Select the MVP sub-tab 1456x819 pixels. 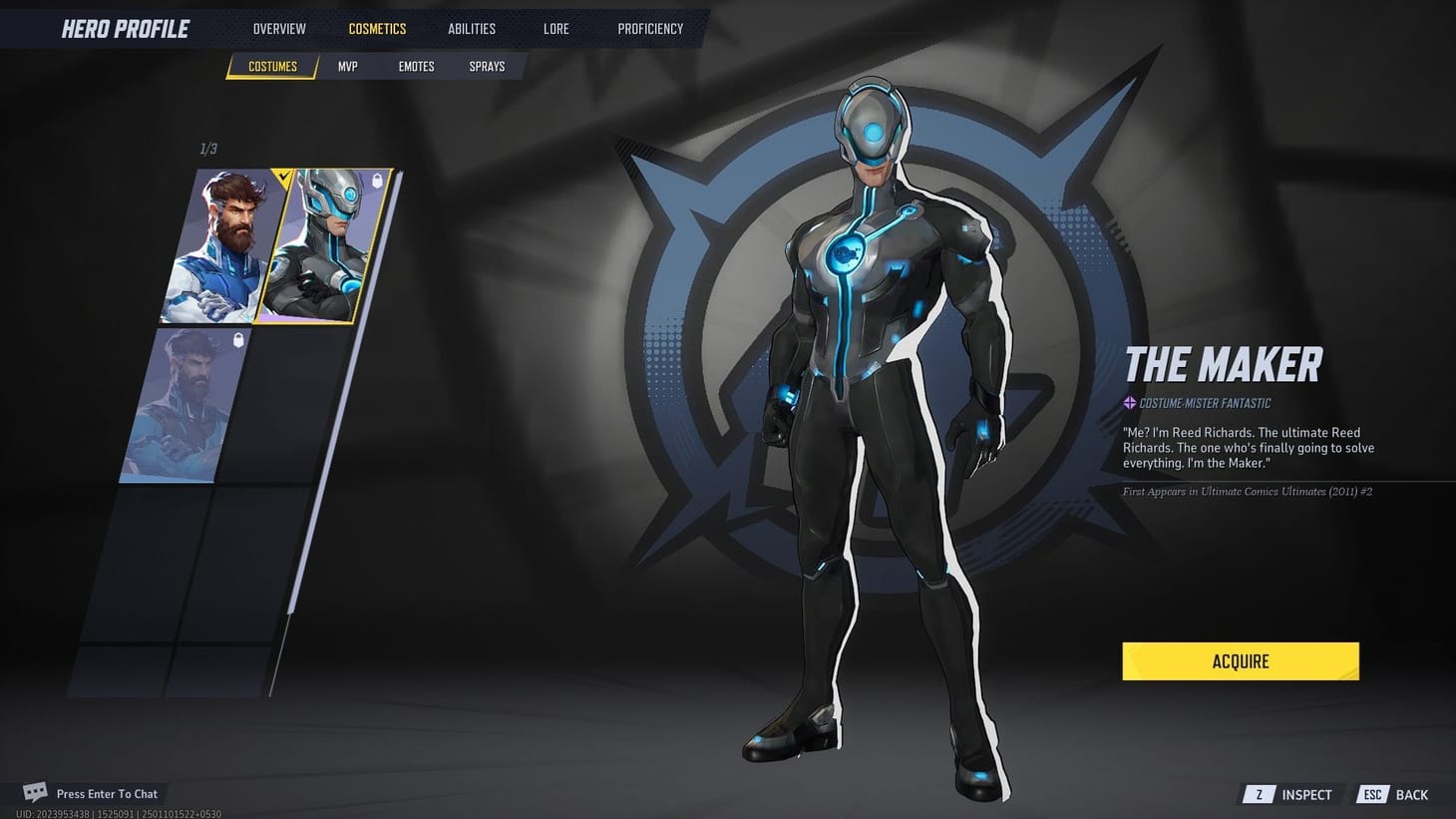click(x=347, y=66)
